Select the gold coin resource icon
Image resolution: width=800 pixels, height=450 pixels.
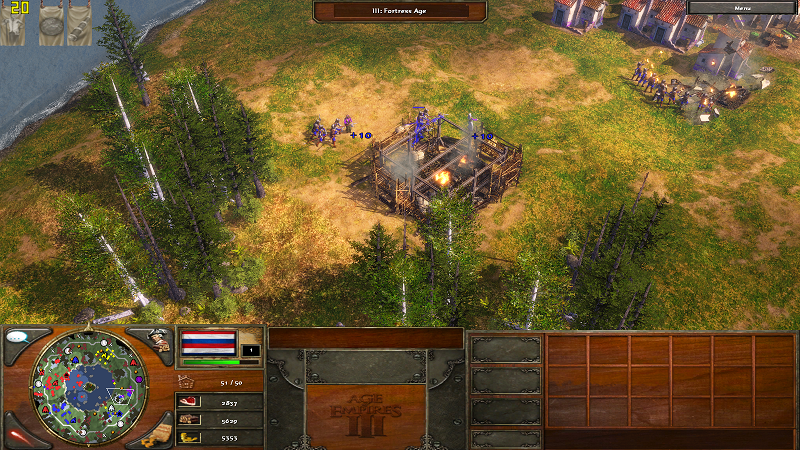(x=188, y=438)
